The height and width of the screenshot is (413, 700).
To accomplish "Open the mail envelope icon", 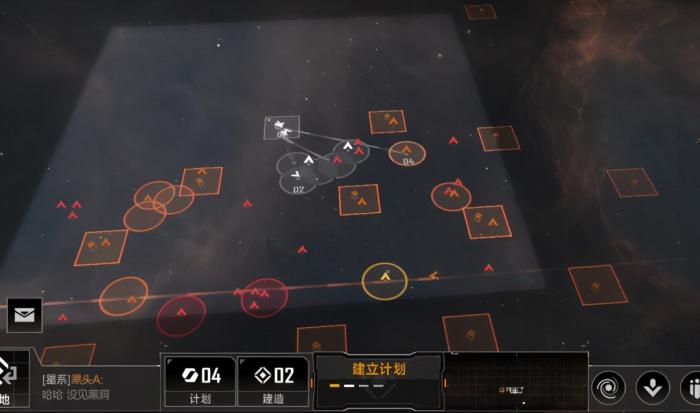I will (x=22, y=315).
